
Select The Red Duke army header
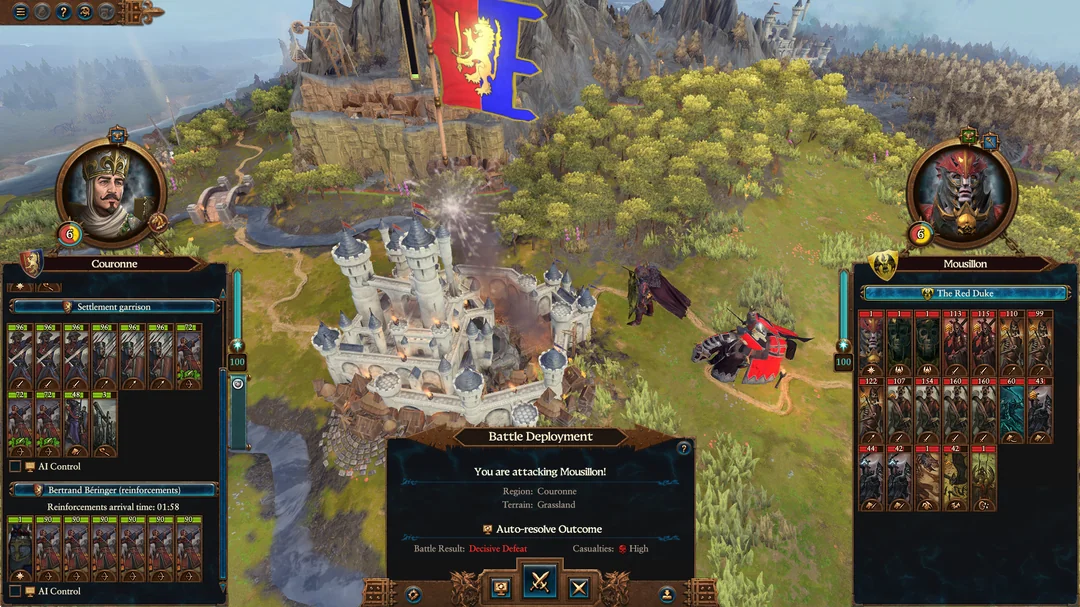click(x=965, y=294)
